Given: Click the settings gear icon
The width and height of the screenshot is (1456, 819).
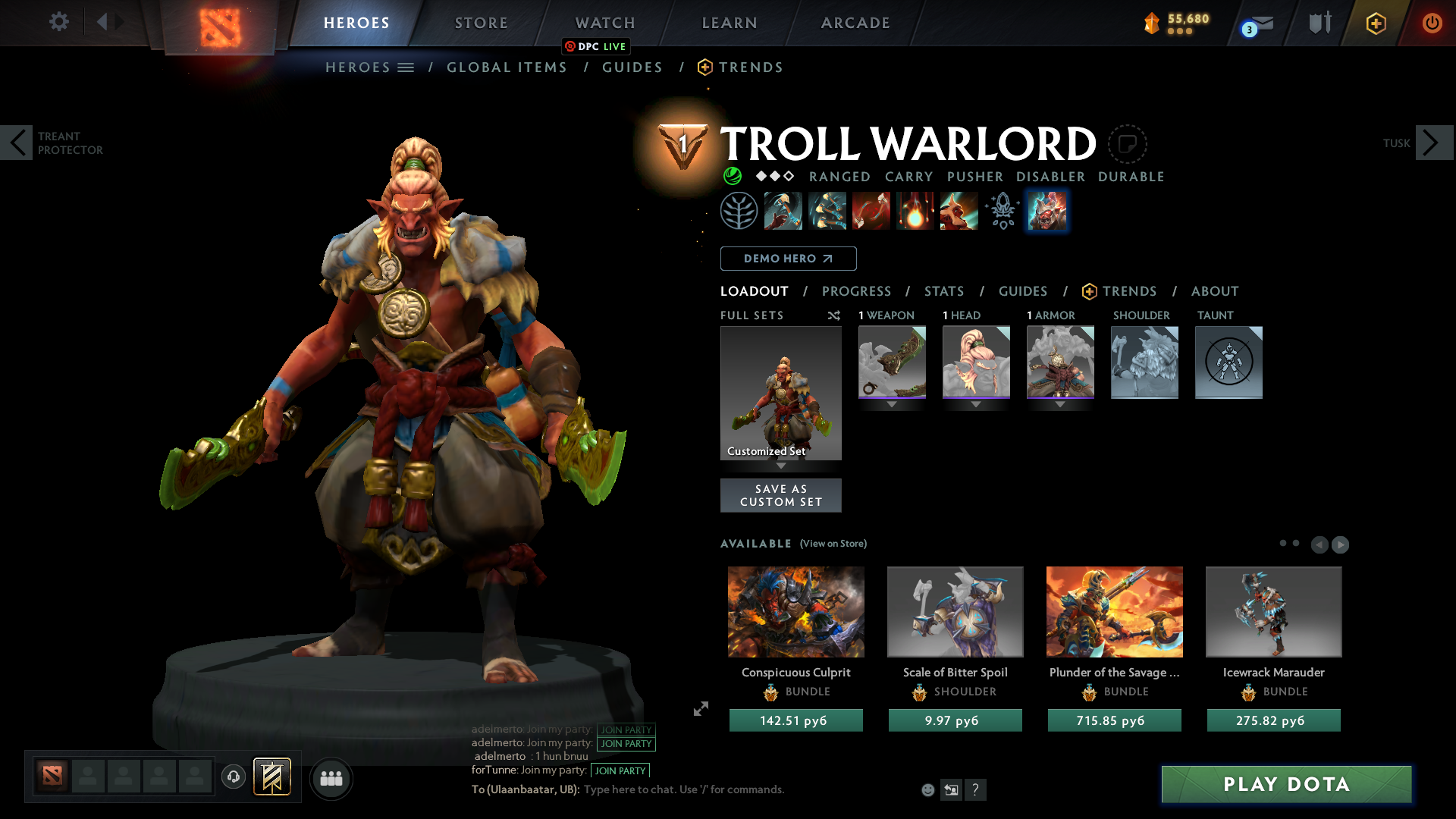Looking at the screenshot, I should pyautogui.click(x=58, y=22).
